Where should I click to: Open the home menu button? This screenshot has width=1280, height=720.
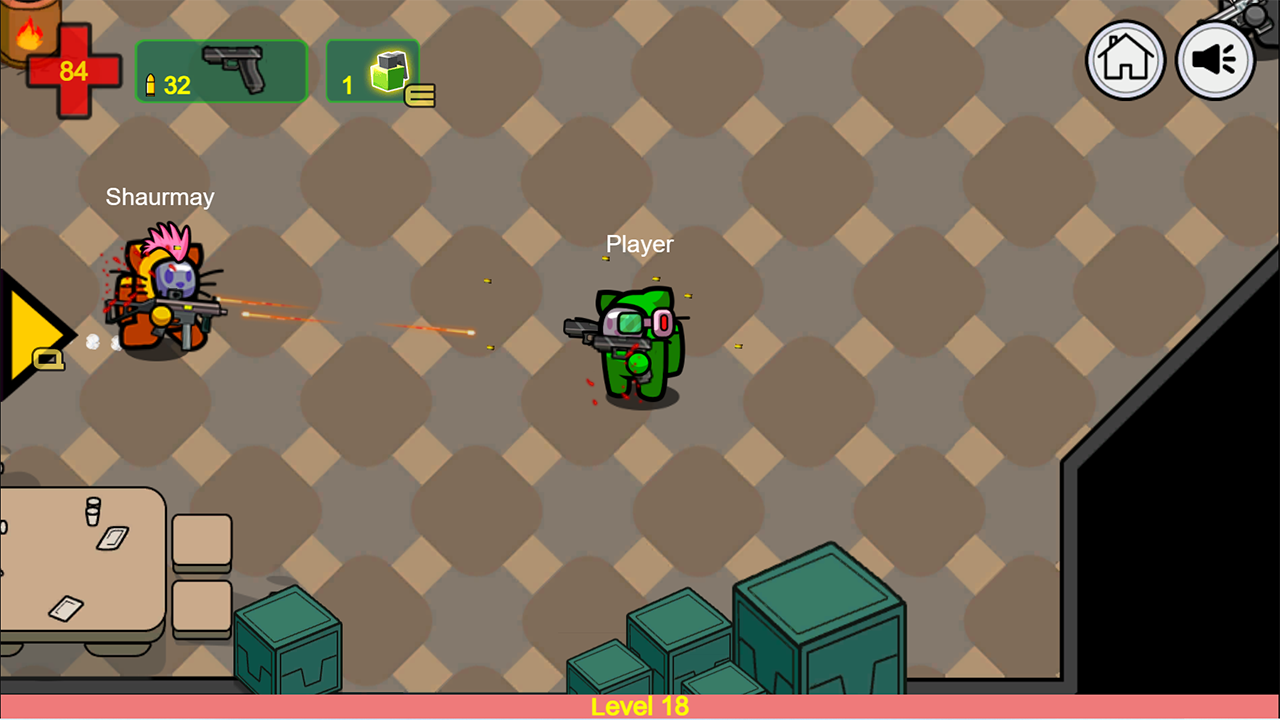point(1125,61)
